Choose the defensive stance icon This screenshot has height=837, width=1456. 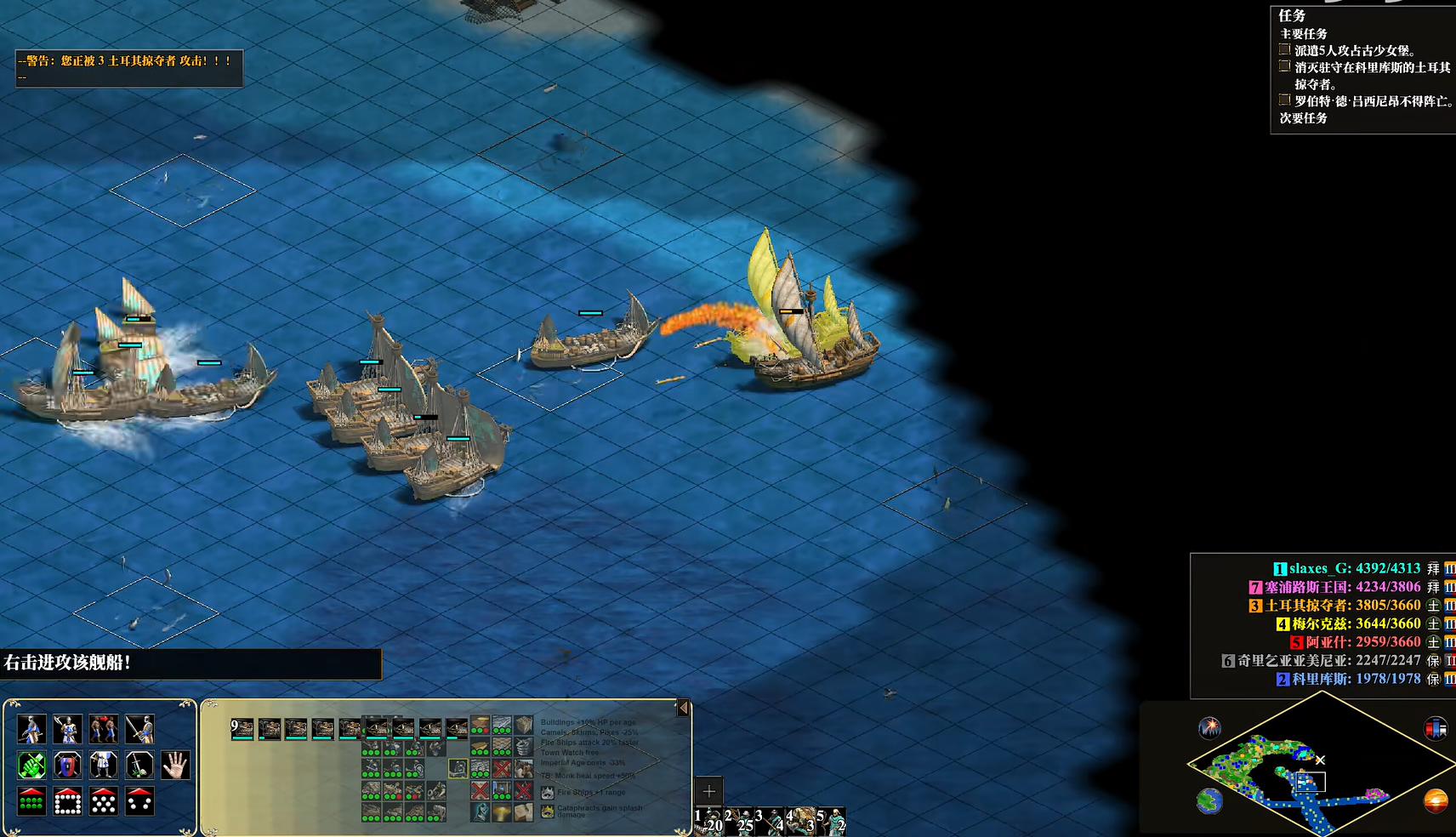[x=67, y=729]
